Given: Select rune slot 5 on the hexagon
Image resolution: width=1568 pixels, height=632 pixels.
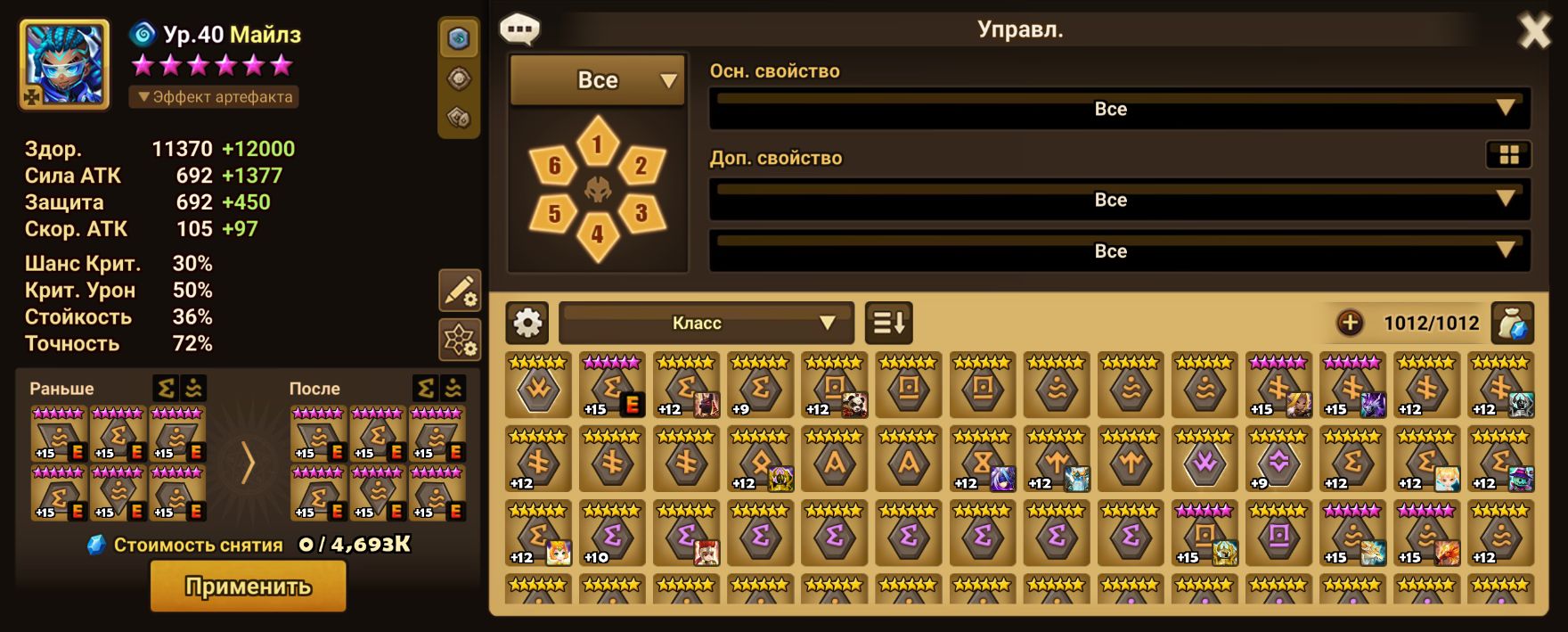Looking at the screenshot, I should click(554, 213).
